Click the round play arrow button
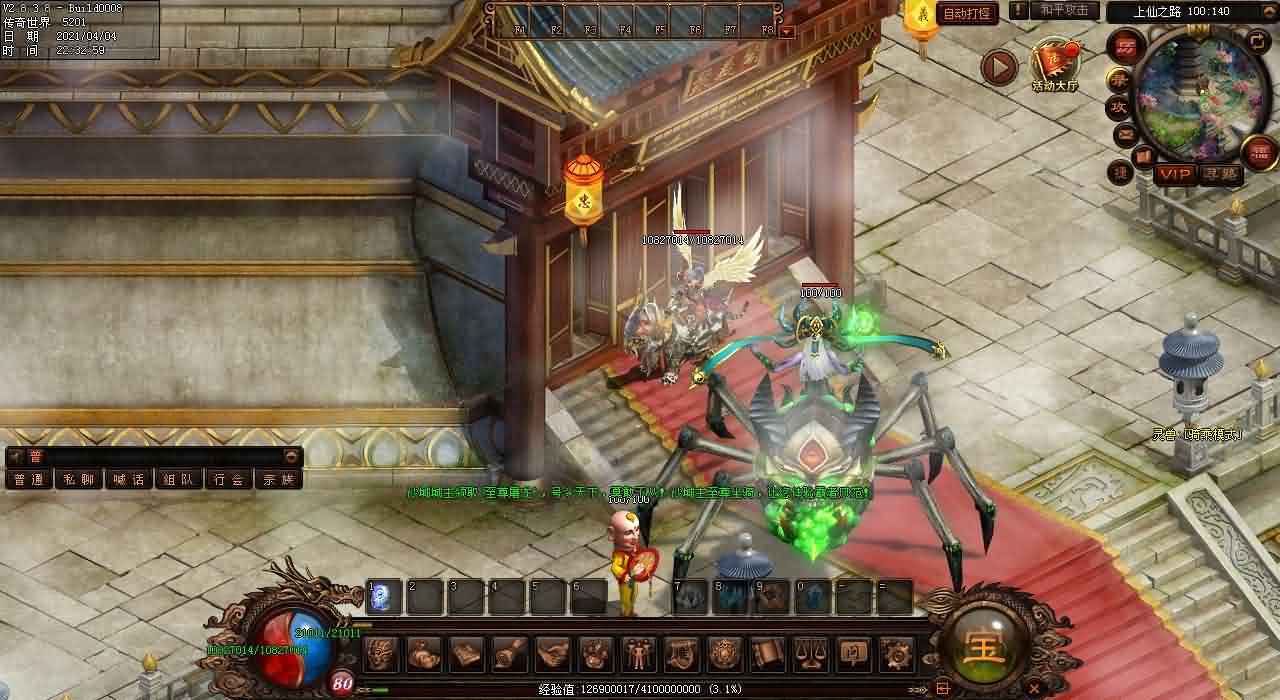1280x700 pixels. (x=998, y=67)
